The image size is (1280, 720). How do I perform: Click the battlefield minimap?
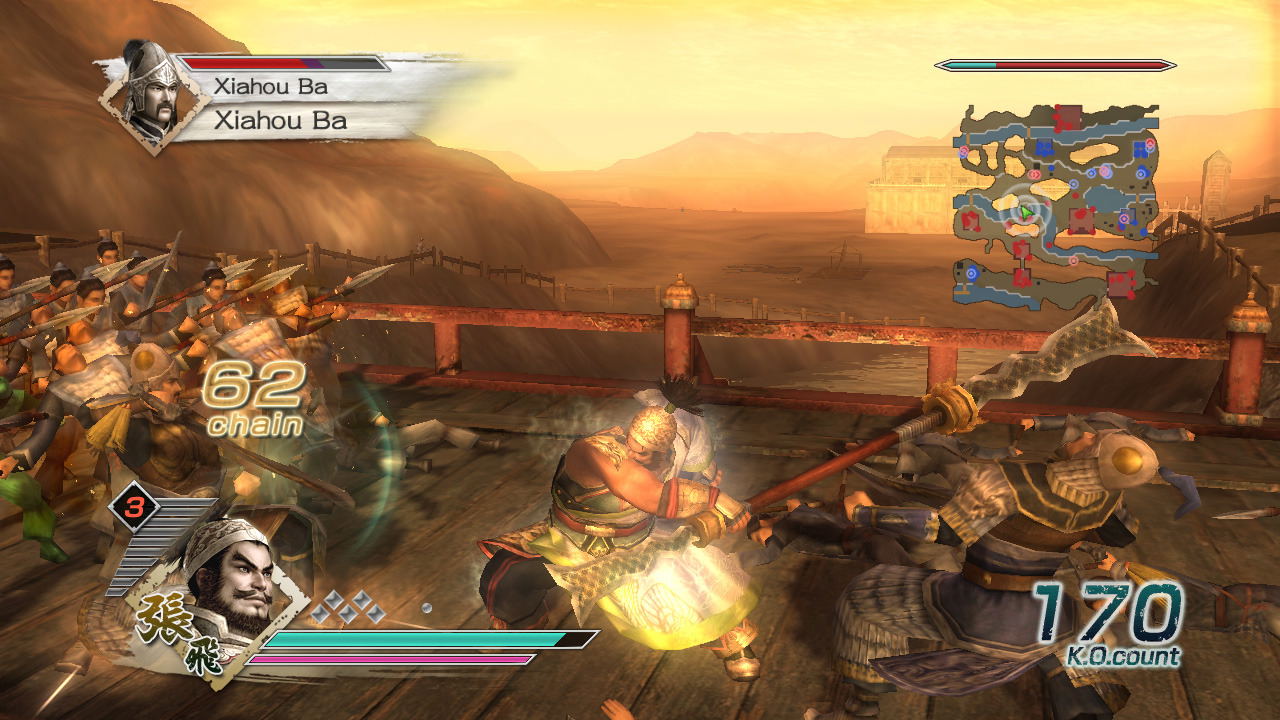coord(1056,203)
